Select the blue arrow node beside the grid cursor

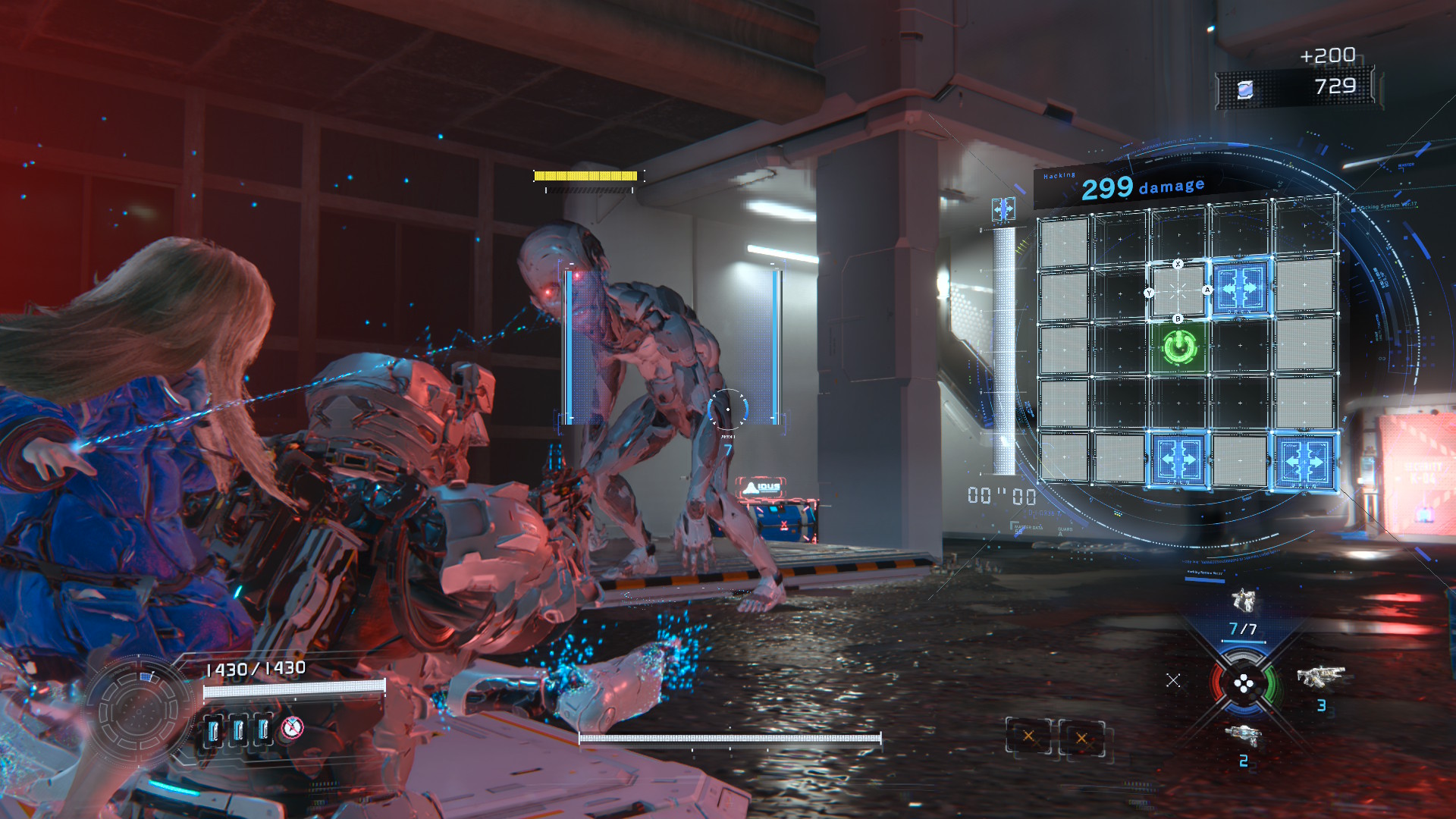tap(1240, 289)
